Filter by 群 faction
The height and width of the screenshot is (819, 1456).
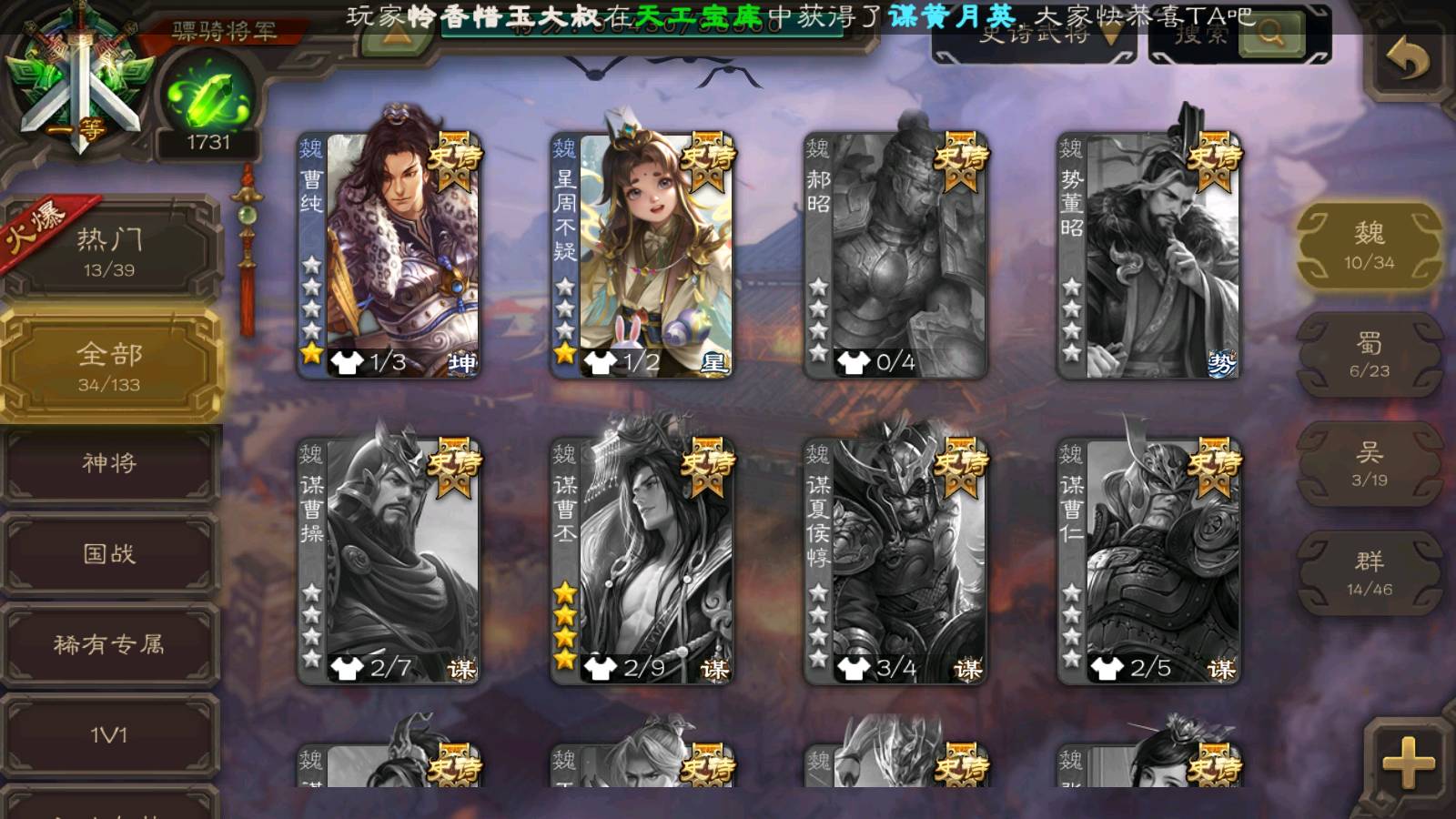pyautogui.click(x=1369, y=573)
